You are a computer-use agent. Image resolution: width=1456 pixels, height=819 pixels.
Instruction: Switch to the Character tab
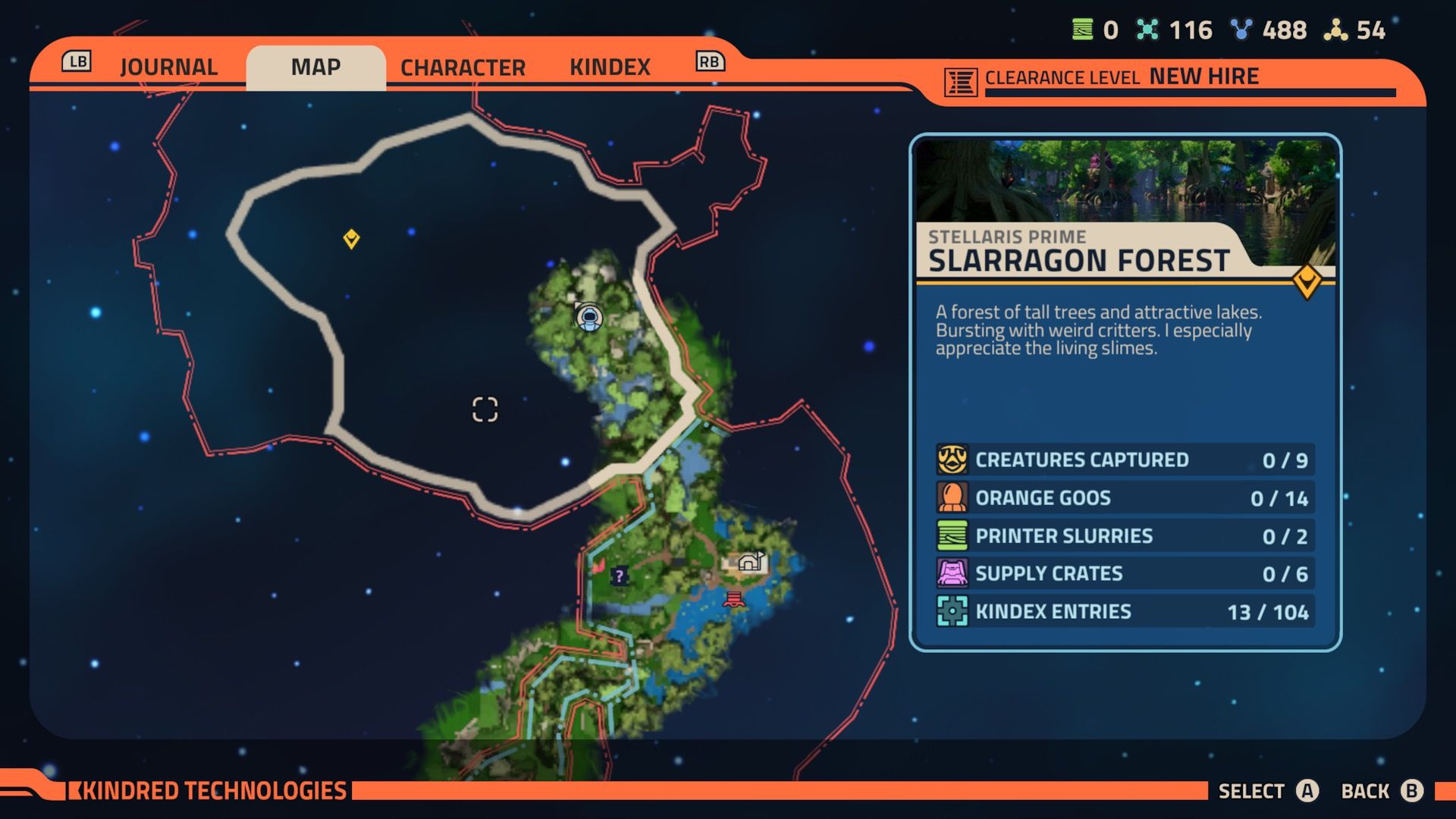click(x=463, y=67)
